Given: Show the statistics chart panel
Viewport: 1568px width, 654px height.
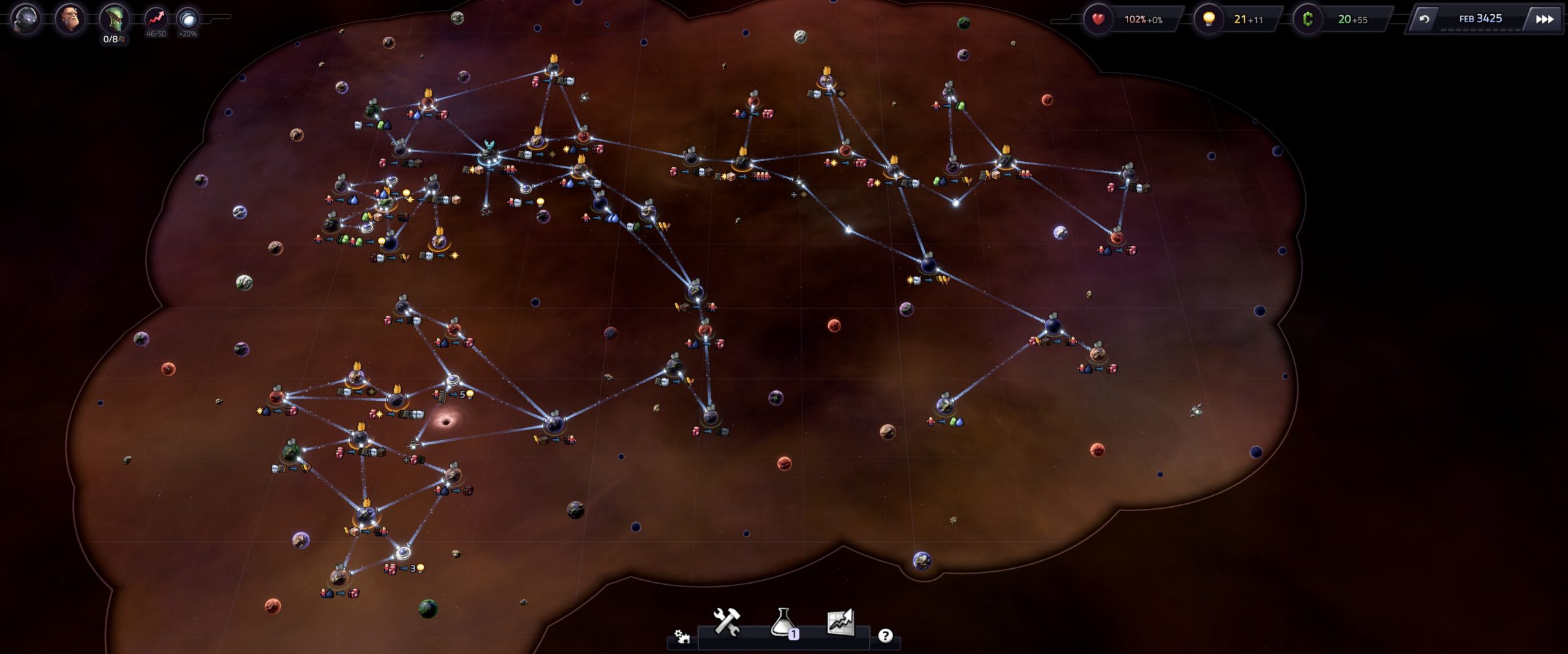Looking at the screenshot, I should tap(840, 622).
